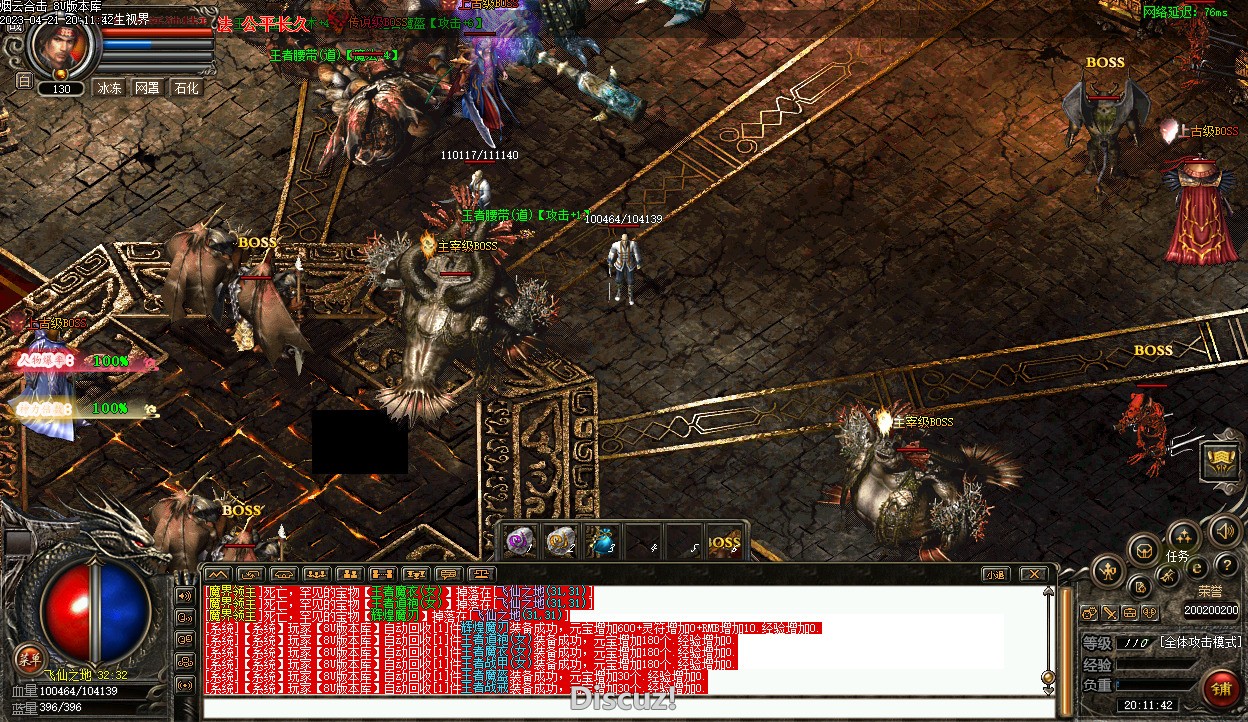This screenshot has width=1248, height=722.
Task: Toggle the 全体攻击模式 attack mode label
Action: (1200, 642)
